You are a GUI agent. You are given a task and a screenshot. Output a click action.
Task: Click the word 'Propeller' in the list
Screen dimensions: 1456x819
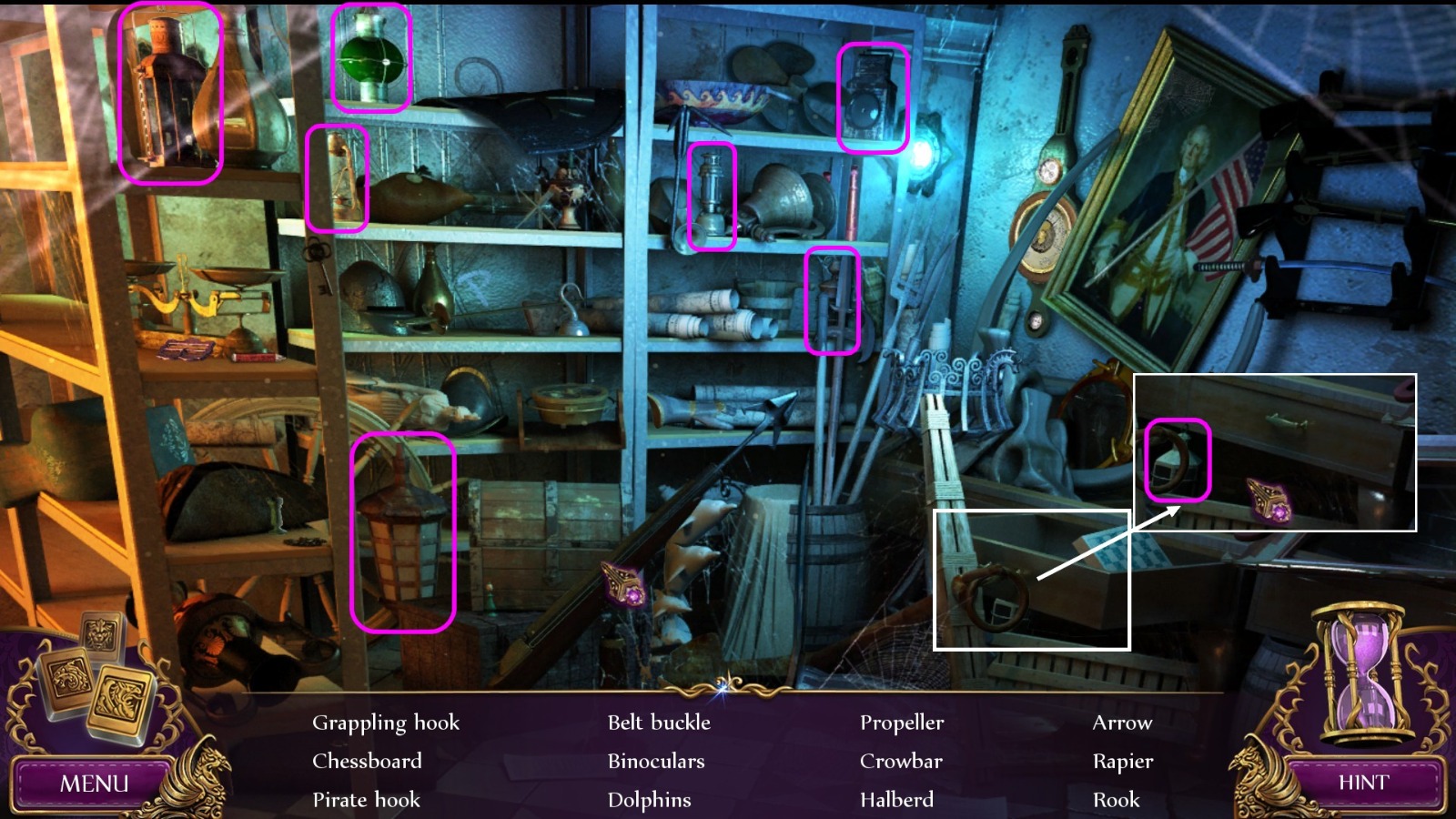[903, 723]
